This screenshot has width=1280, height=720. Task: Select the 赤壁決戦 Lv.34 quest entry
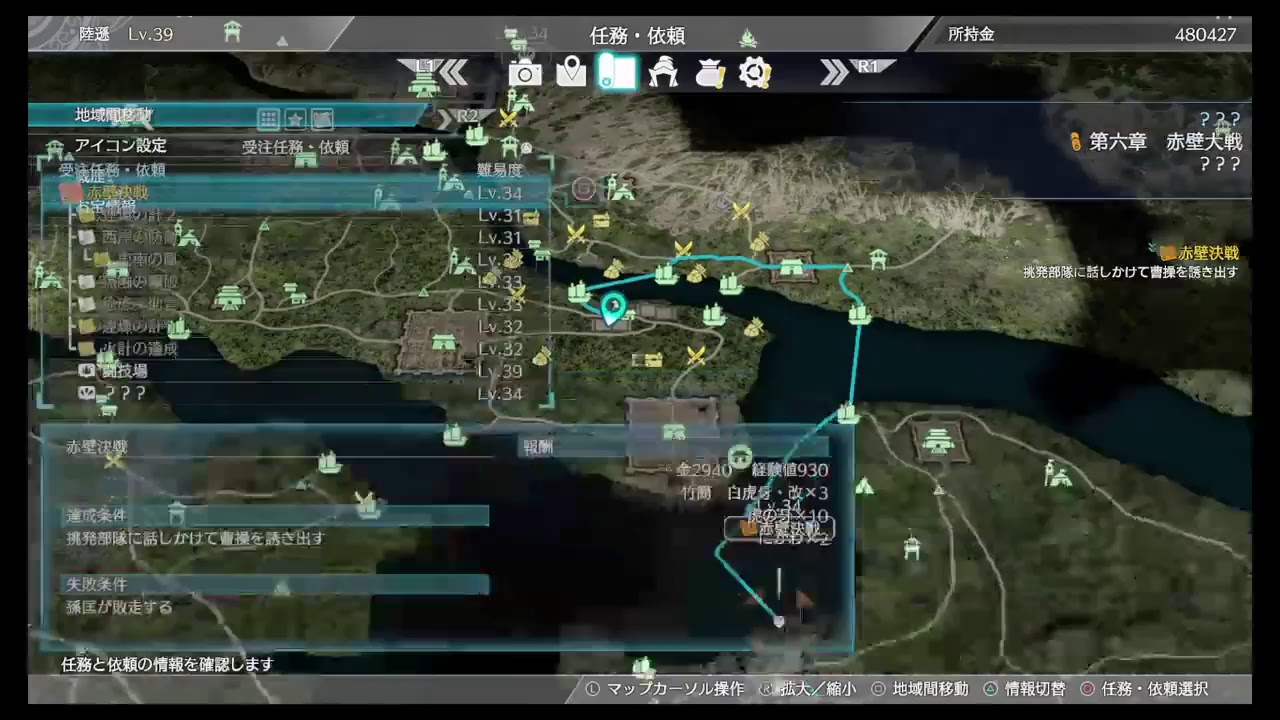point(120,193)
